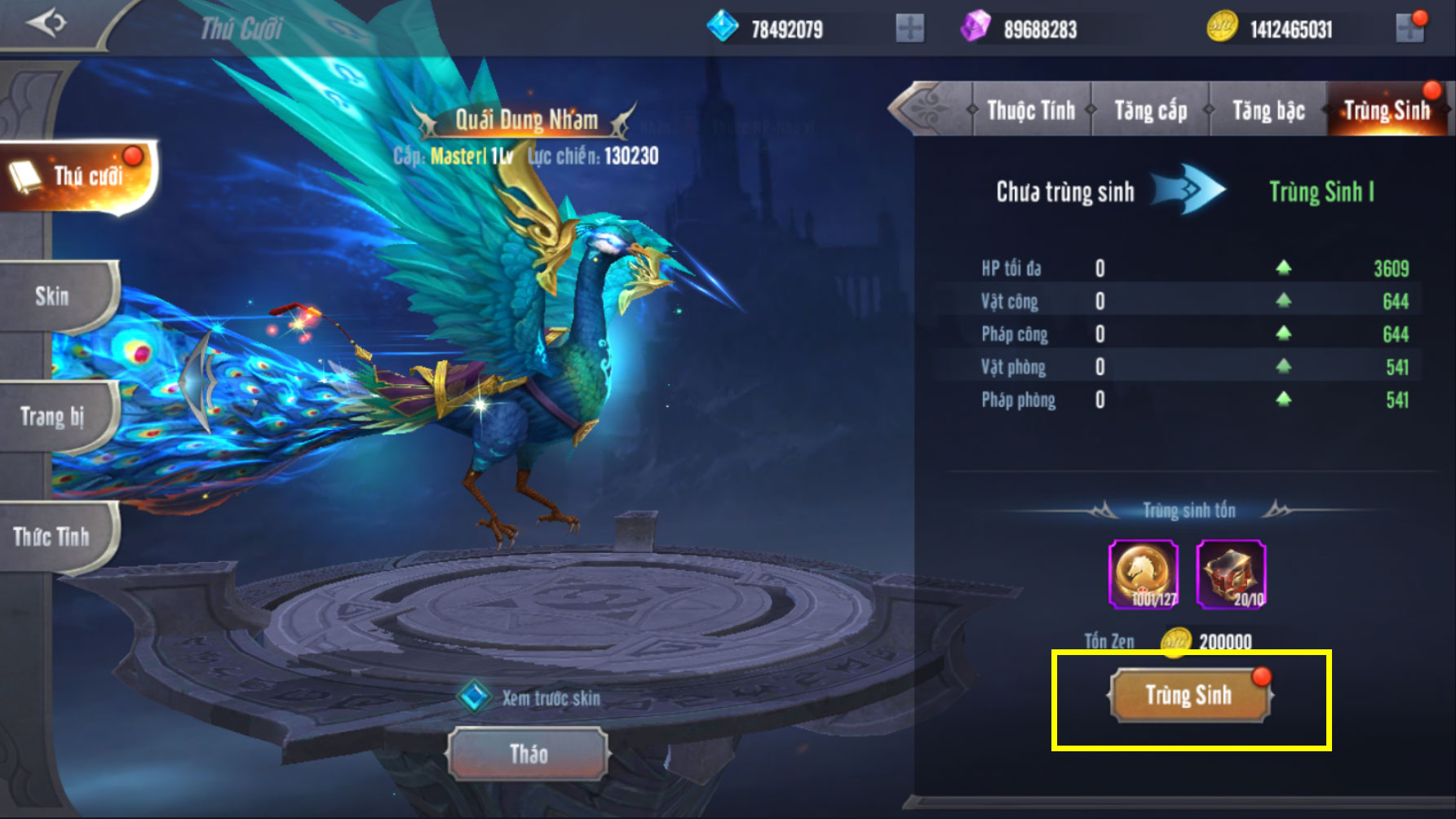Screen dimensions: 1456x819
Task: Toggle the Xem trước skin preview option
Action: pyautogui.click(x=474, y=697)
